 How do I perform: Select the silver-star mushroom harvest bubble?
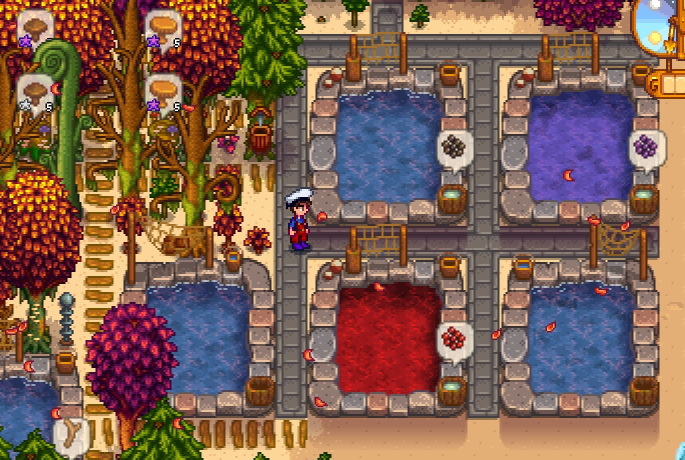click(x=35, y=92)
